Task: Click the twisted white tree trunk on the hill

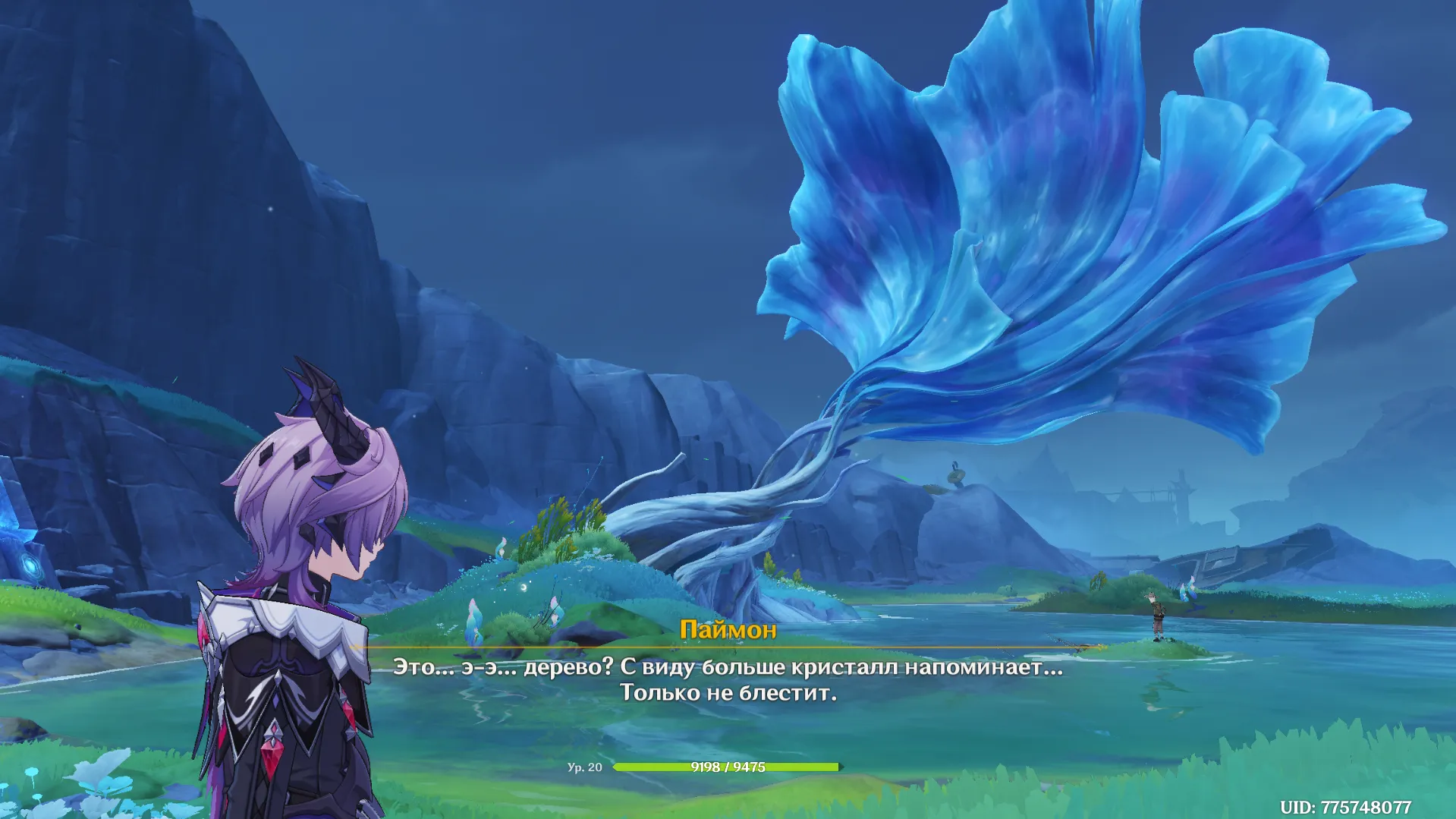Action: 728,524
